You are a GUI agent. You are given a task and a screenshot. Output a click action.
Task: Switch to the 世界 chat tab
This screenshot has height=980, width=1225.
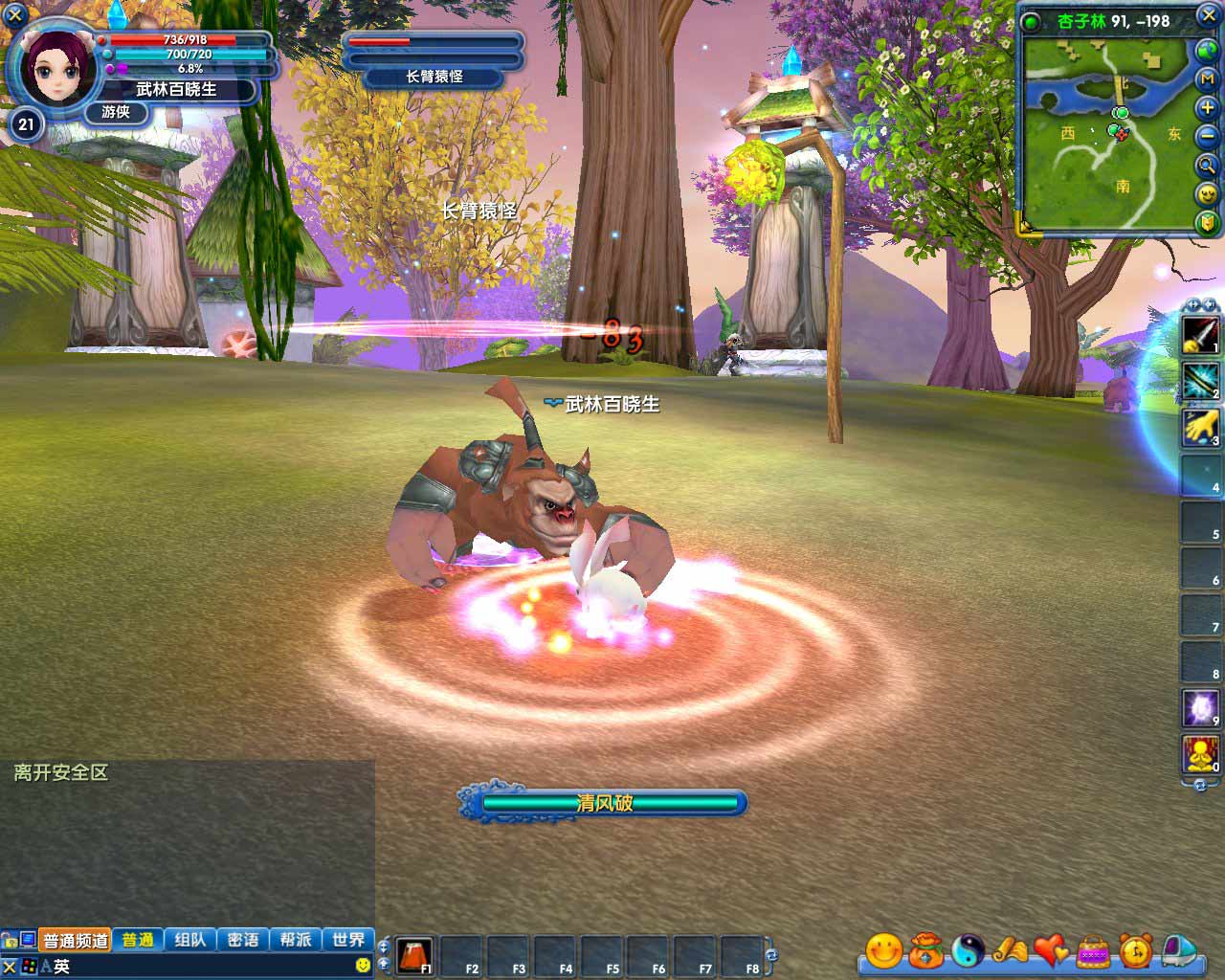point(348,940)
